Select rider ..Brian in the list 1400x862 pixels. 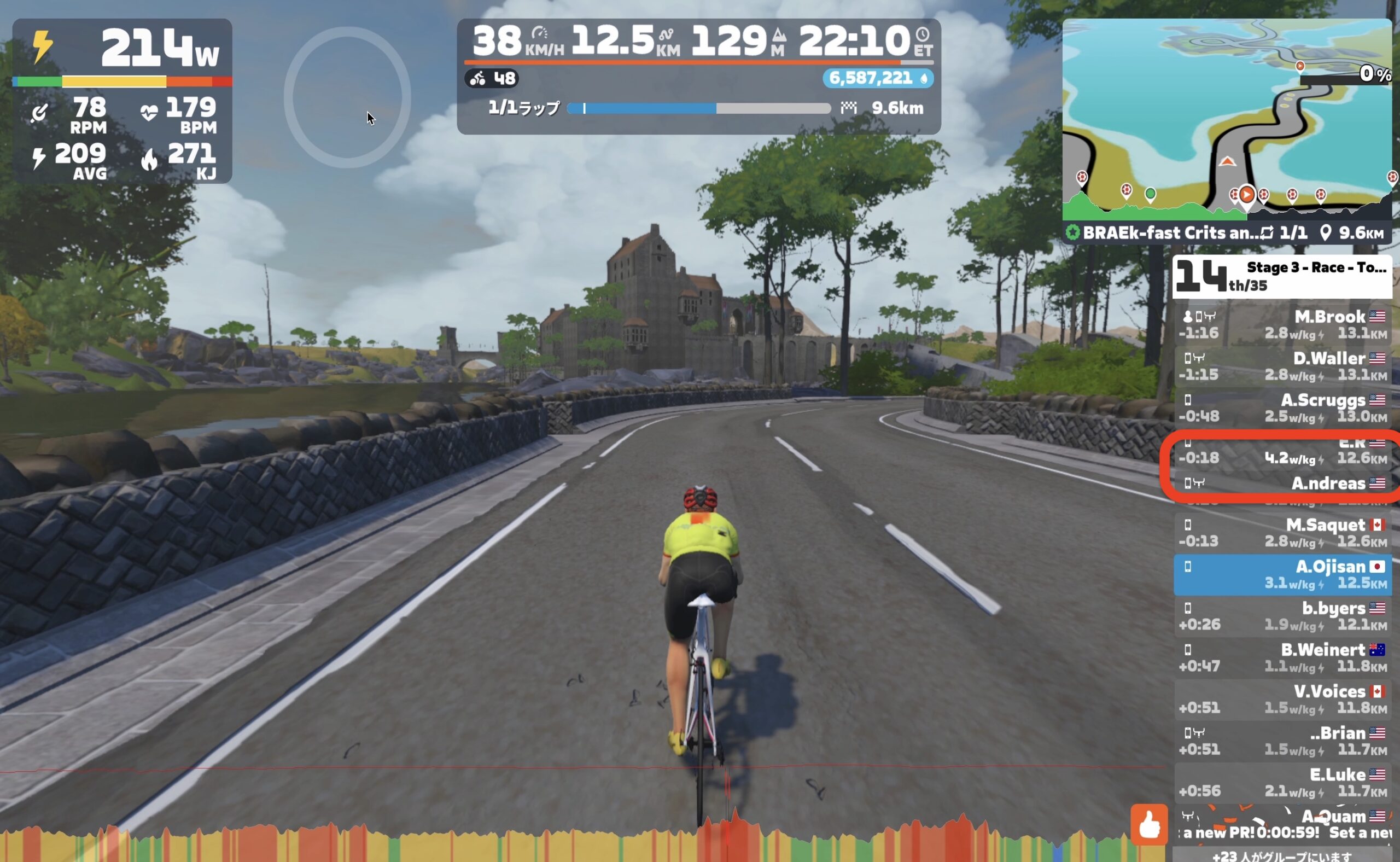1282,741
